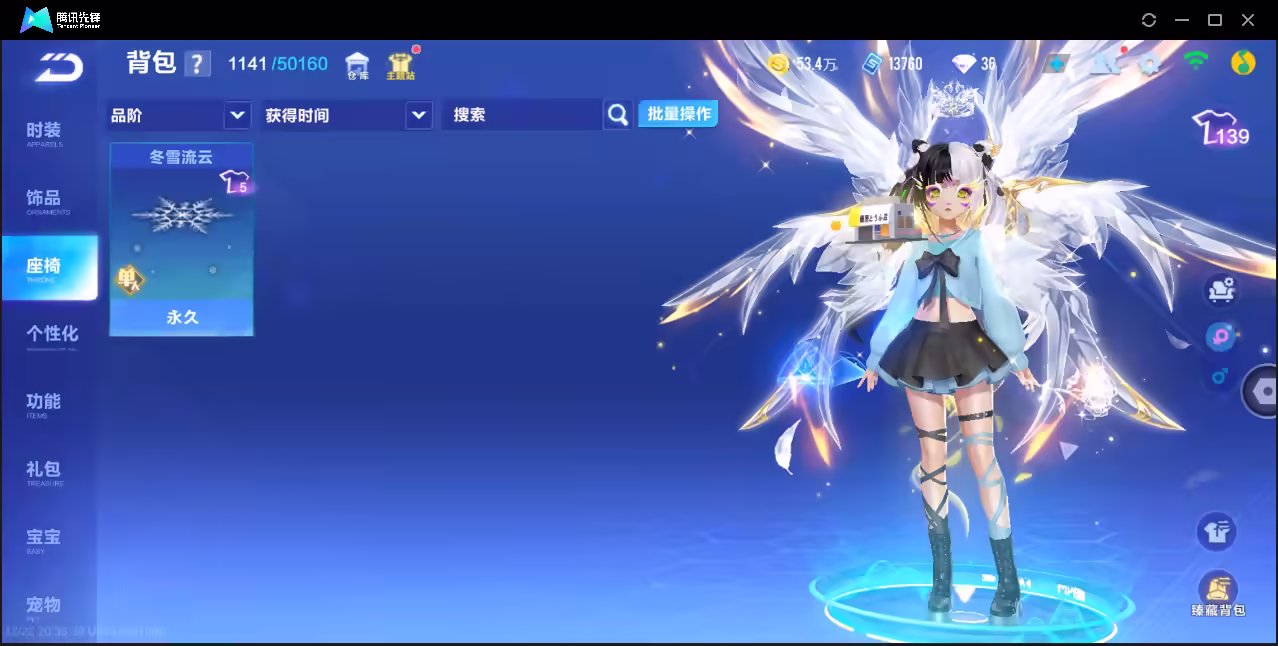1278x646 pixels.
Task: Activate the 批量操作 batch operation button
Action: coord(679,114)
